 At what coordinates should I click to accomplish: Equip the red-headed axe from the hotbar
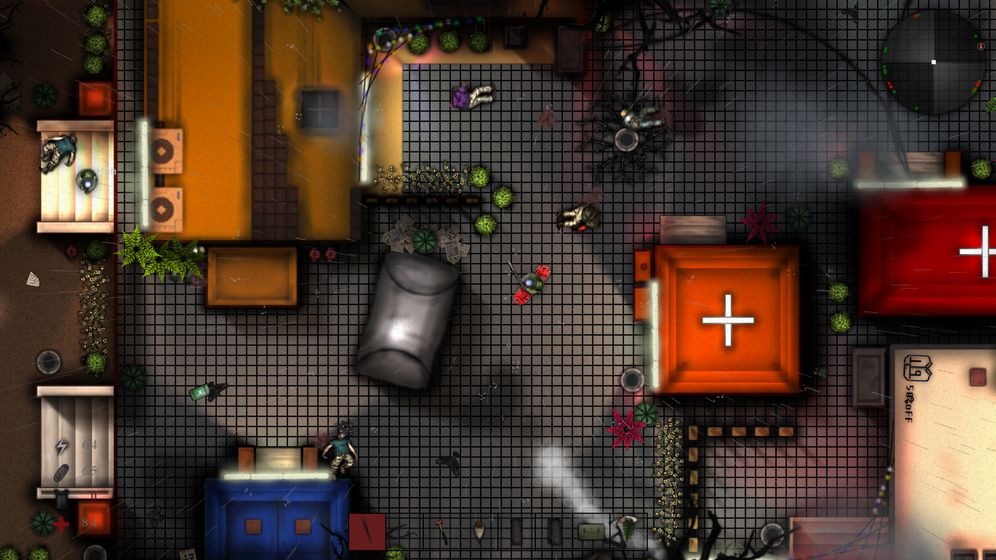click(x=443, y=529)
